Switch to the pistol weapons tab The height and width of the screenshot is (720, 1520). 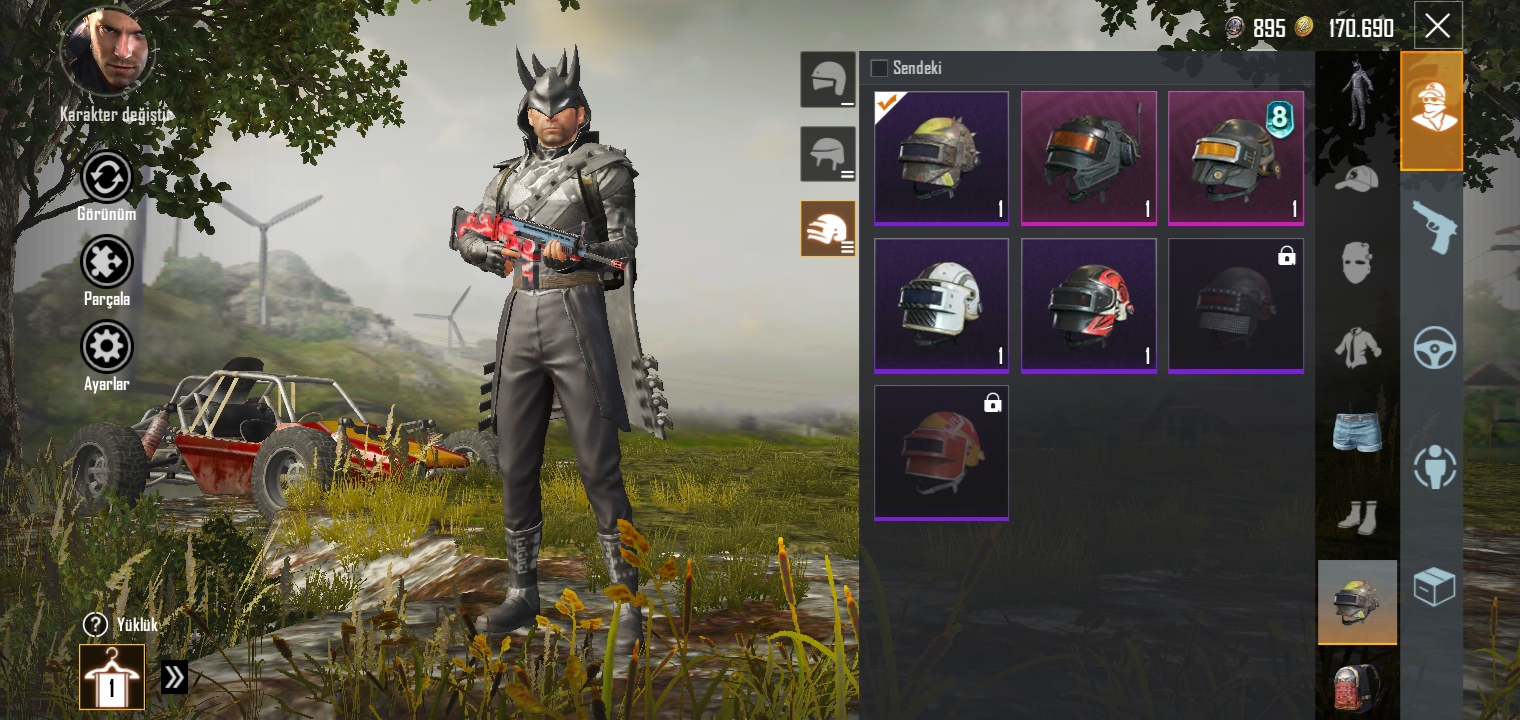(1432, 229)
